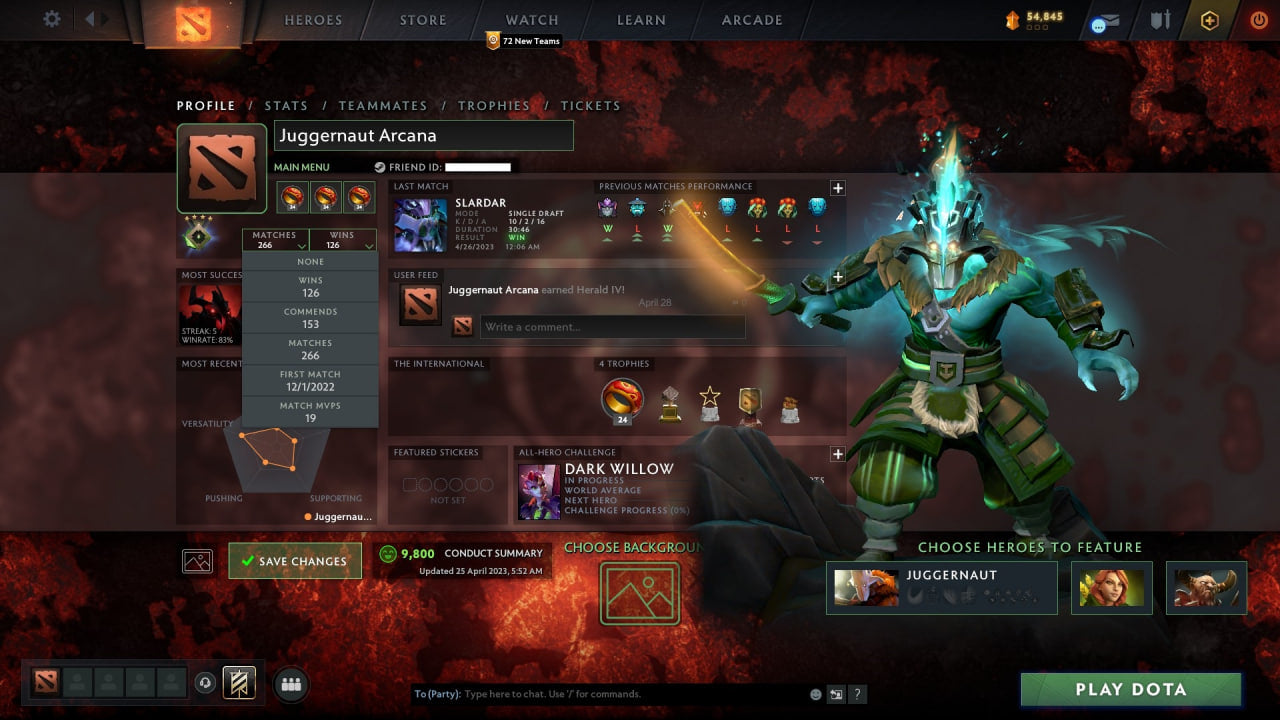The height and width of the screenshot is (720, 1280).
Task: Open the party finder people icon
Action: pos(290,683)
